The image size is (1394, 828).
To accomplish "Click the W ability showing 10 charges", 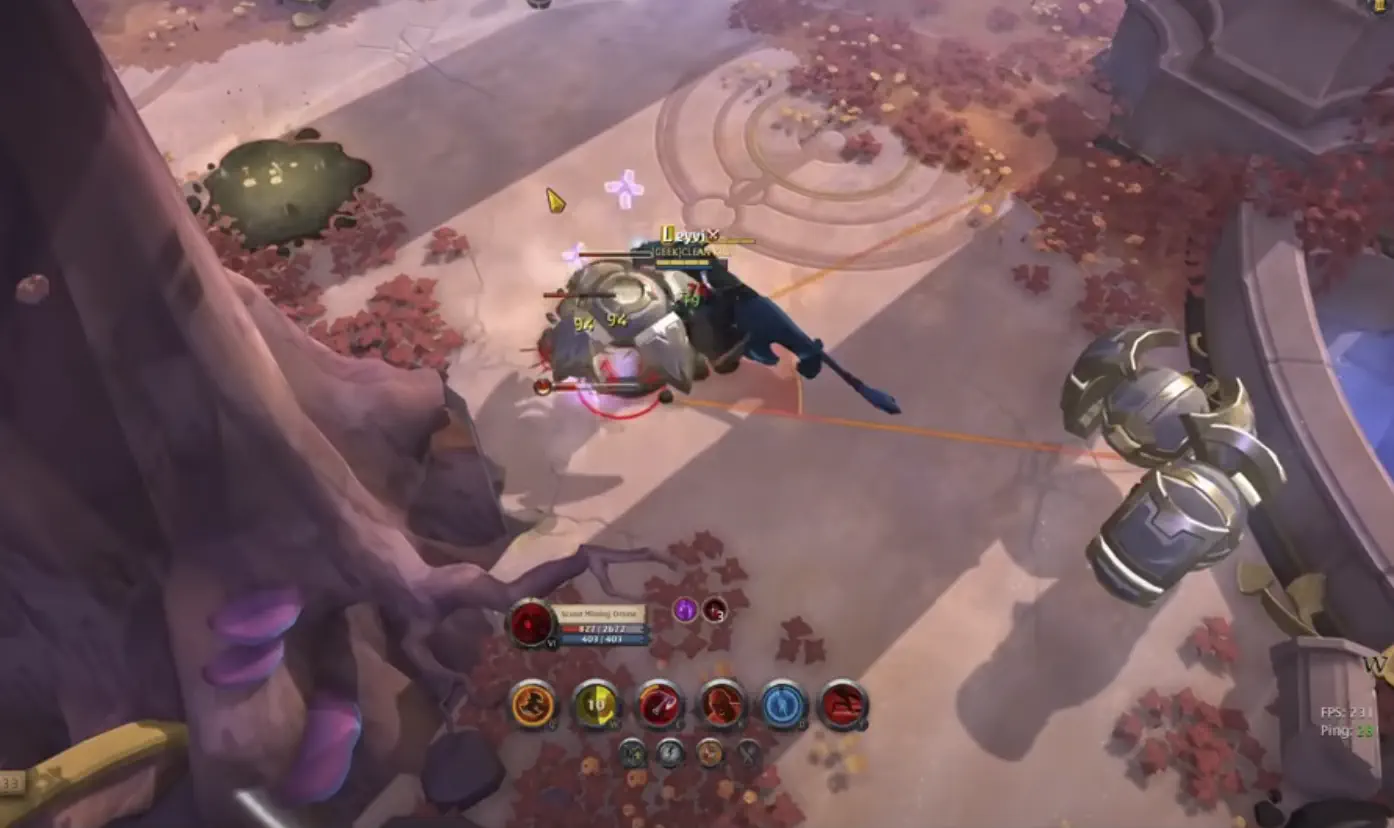I will click(x=594, y=706).
